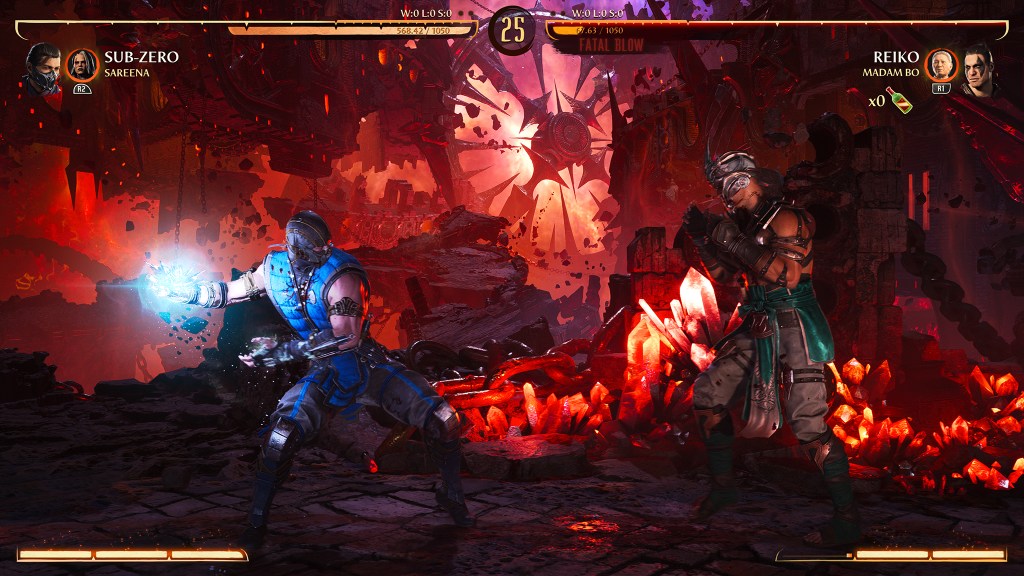Screen dimensions: 1024x576
Task: Select the Madam Bo kameo icon
Action: (940, 65)
